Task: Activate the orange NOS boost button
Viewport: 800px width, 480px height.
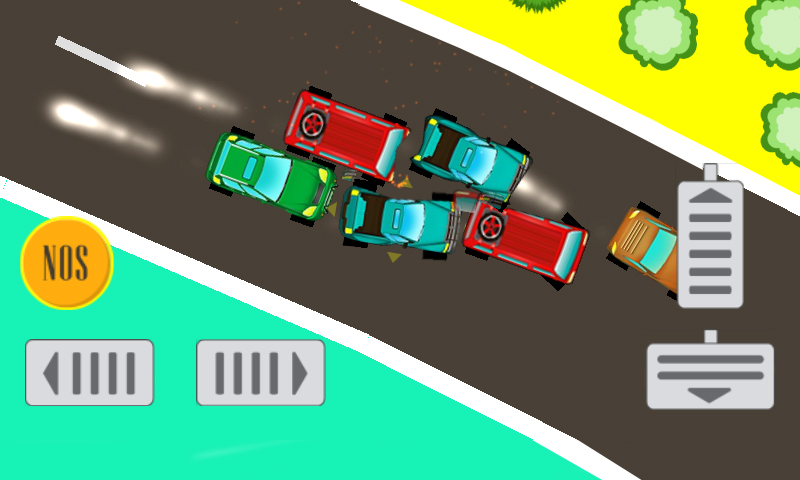Action: click(66, 263)
